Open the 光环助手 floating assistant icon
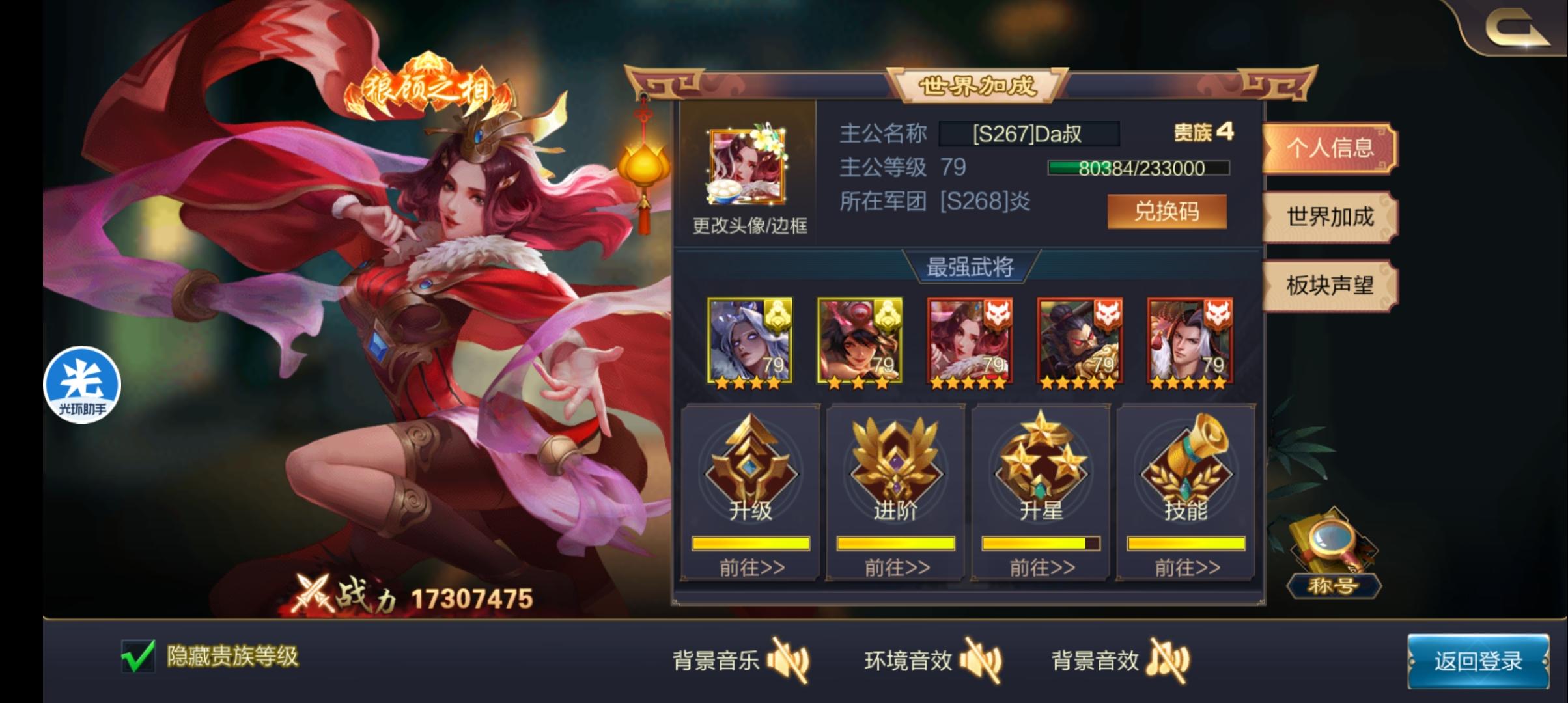The image size is (1568, 703). (80, 383)
